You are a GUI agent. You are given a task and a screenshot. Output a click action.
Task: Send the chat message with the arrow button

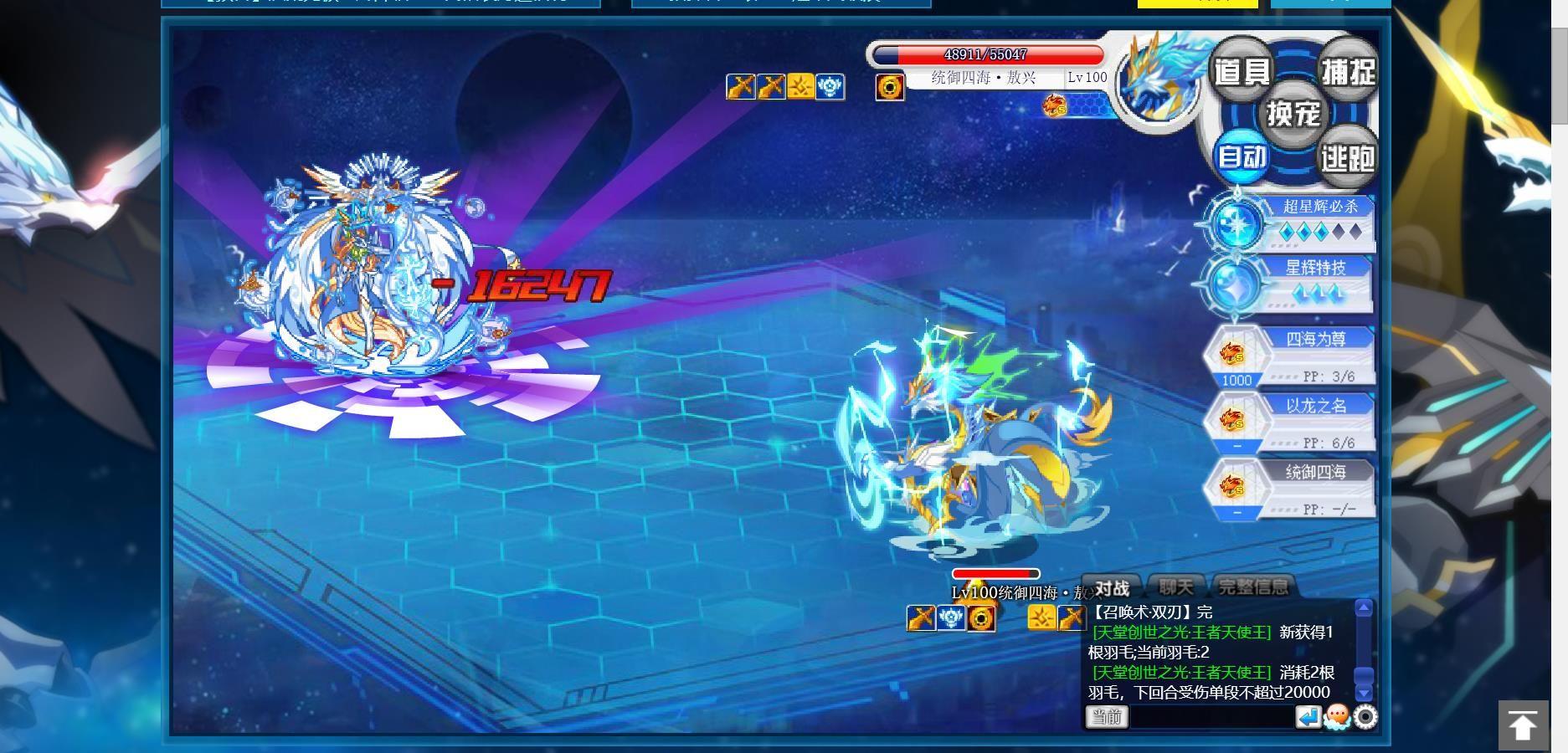click(x=1308, y=717)
